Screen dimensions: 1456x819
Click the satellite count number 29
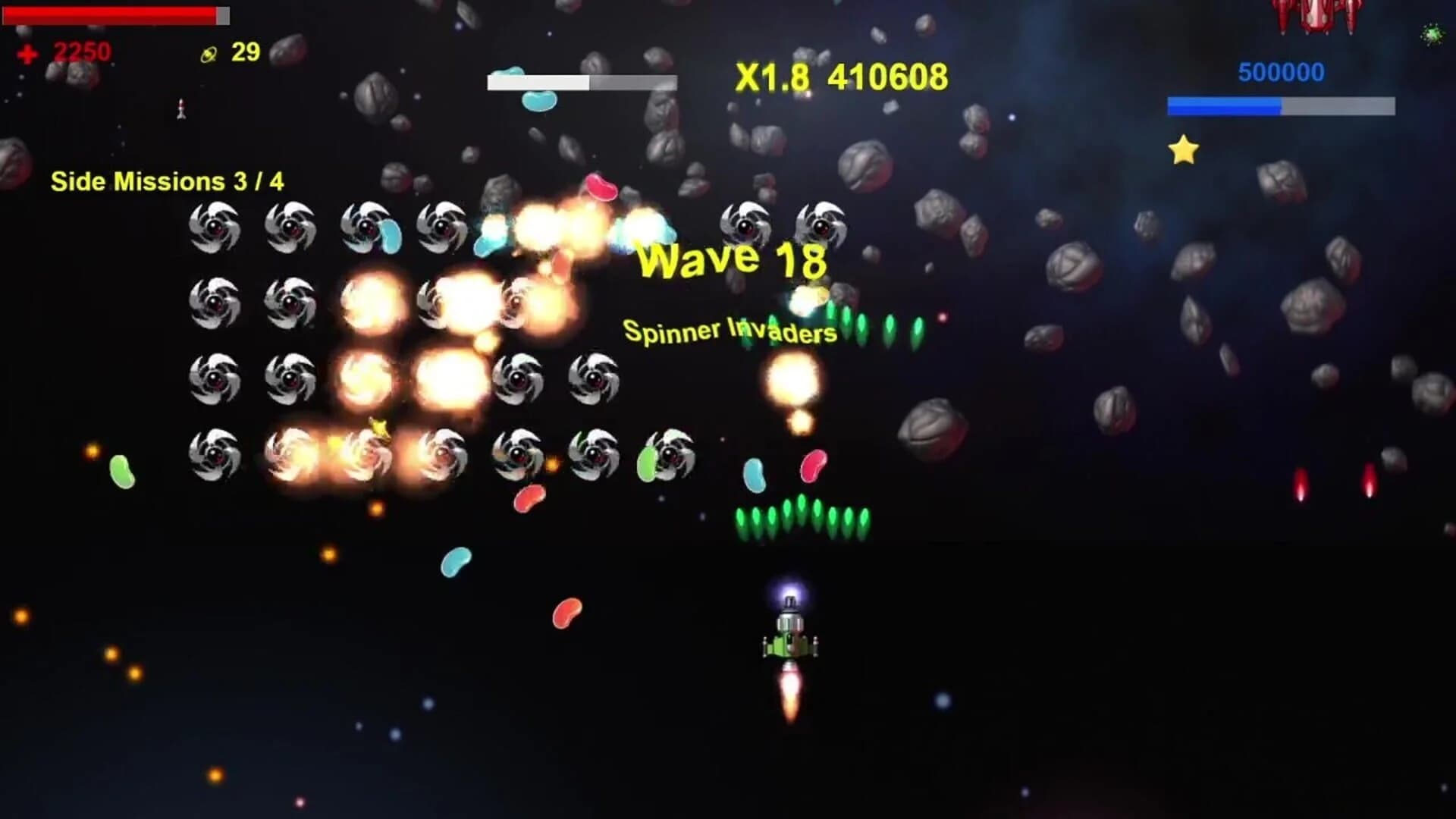pyautogui.click(x=244, y=53)
